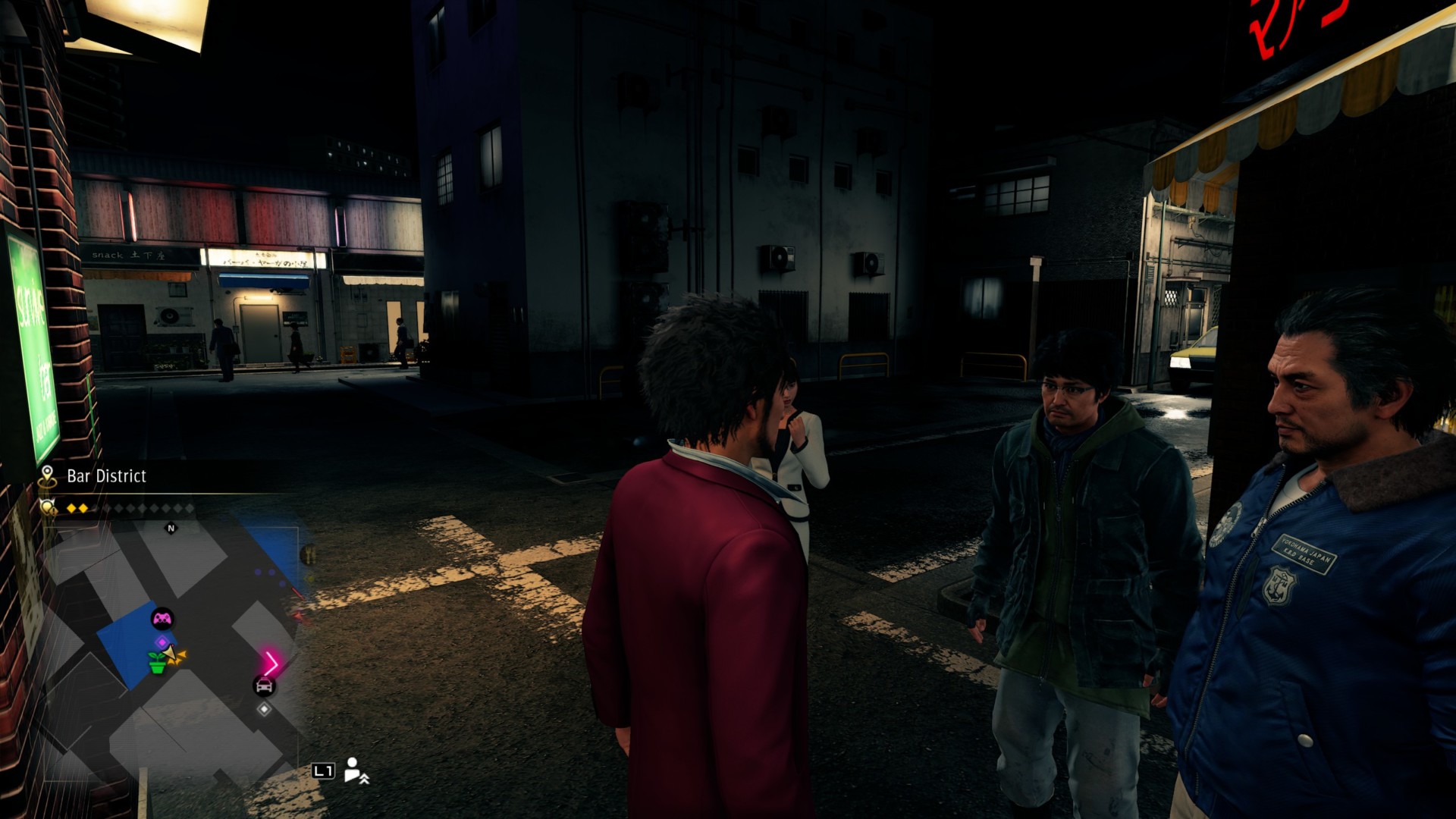
Task: Click the Bar District location label
Action: (106, 476)
